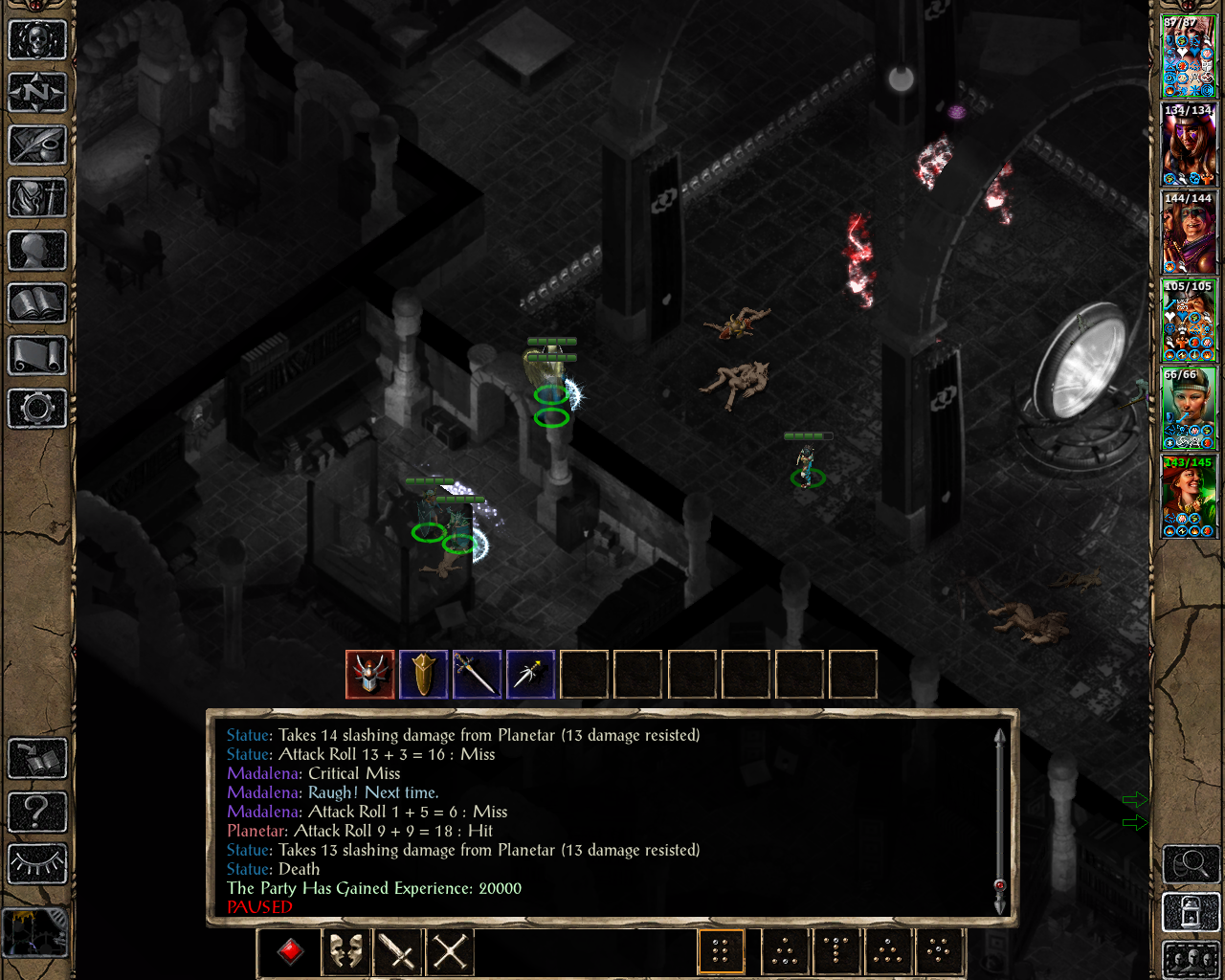
Task: Click the skull button in the left sidebar
Action: pos(37,40)
